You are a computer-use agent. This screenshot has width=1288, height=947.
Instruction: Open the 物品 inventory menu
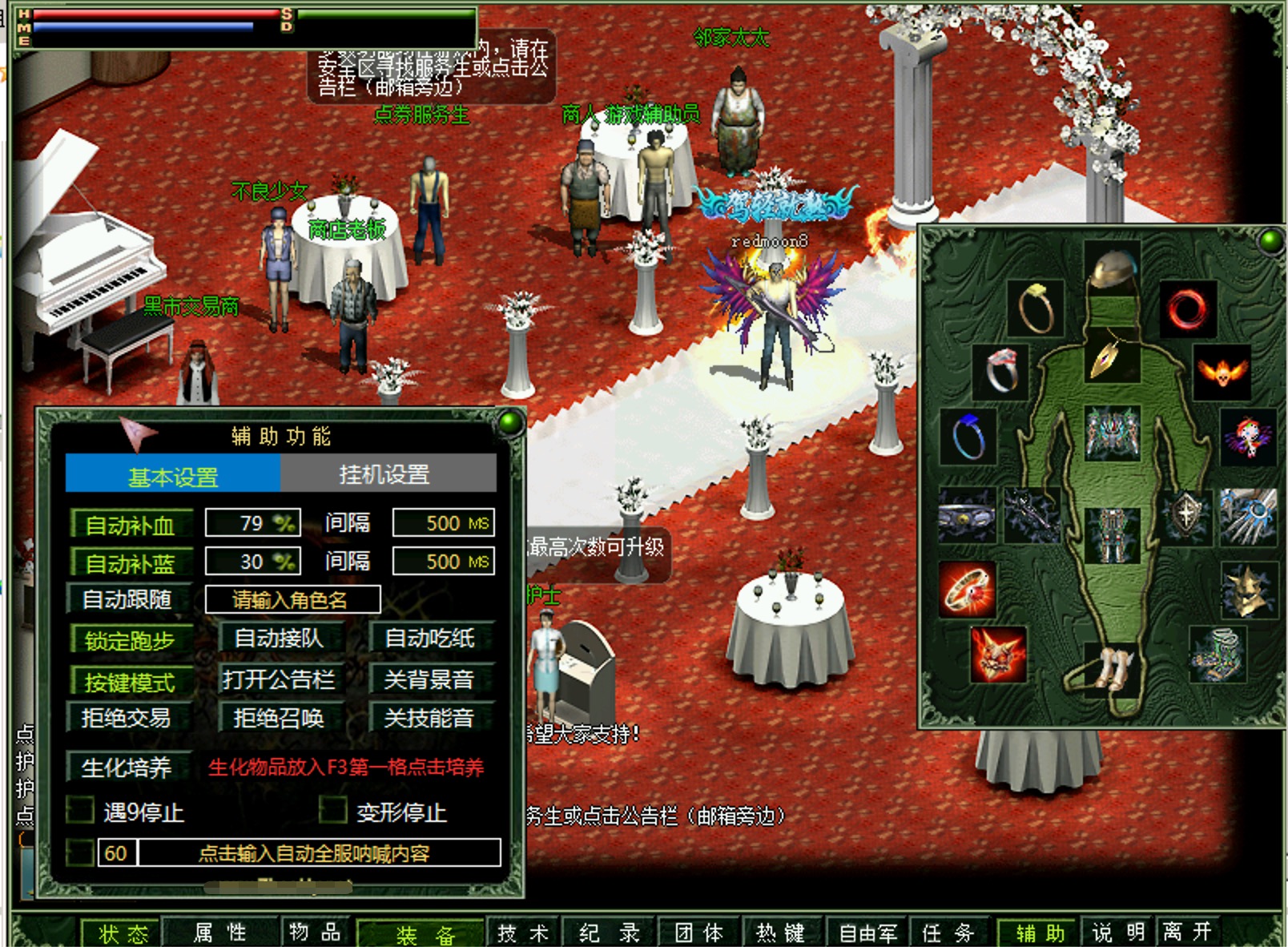tap(316, 933)
